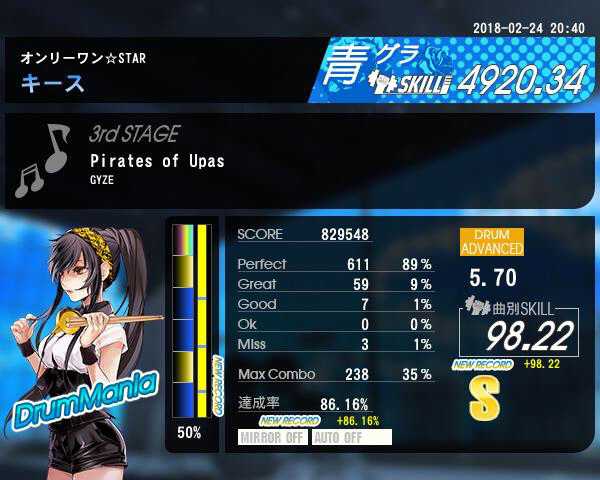This screenshot has height=480, width=600.
Task: Toggle the AUTO OFF option label
Action: point(351,437)
